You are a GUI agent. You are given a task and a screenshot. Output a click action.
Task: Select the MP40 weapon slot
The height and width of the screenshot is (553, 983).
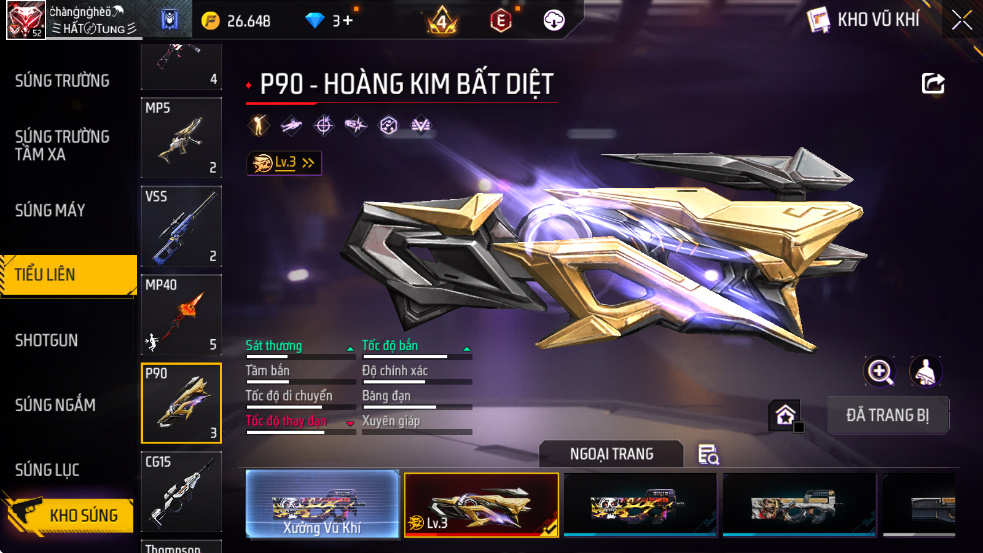(x=181, y=315)
